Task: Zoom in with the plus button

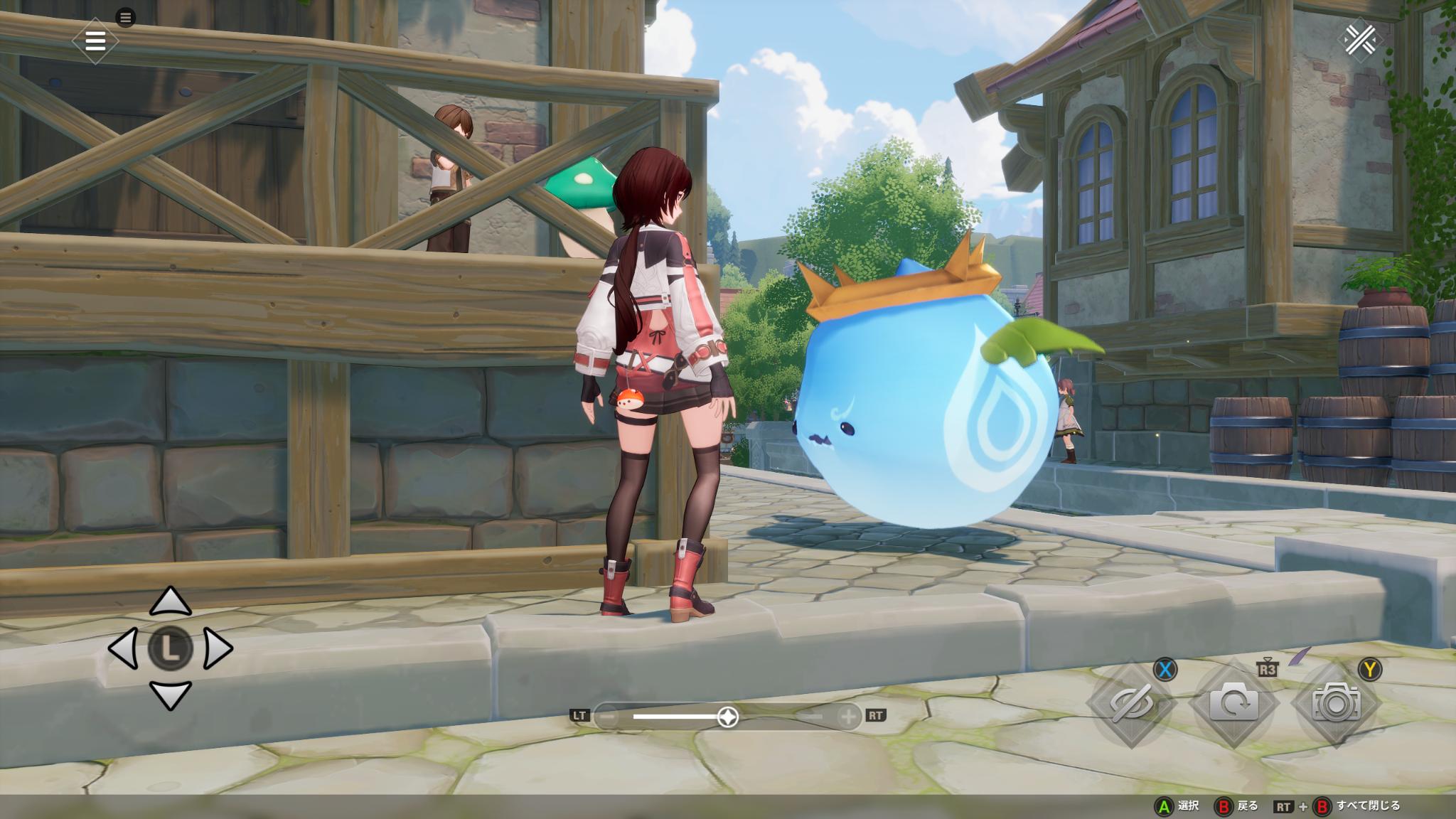Action: (848, 717)
